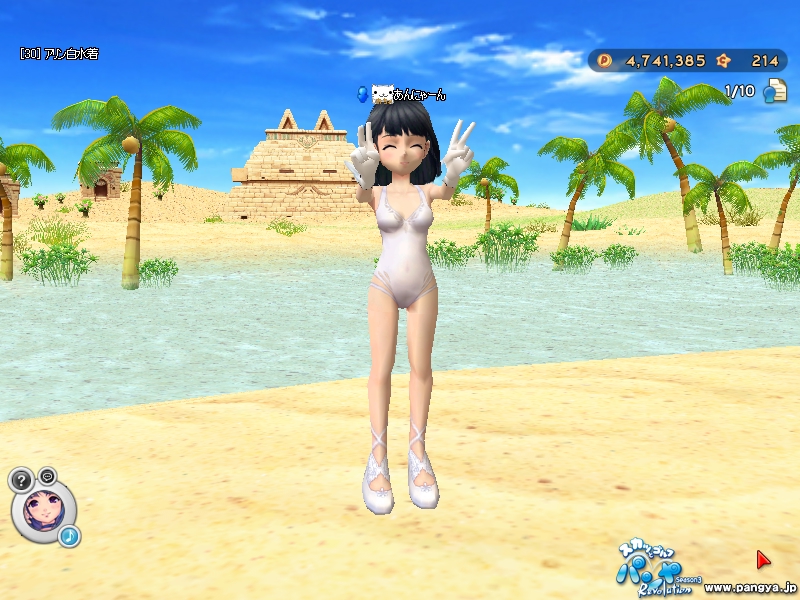Toggle the blue music note button

click(69, 537)
